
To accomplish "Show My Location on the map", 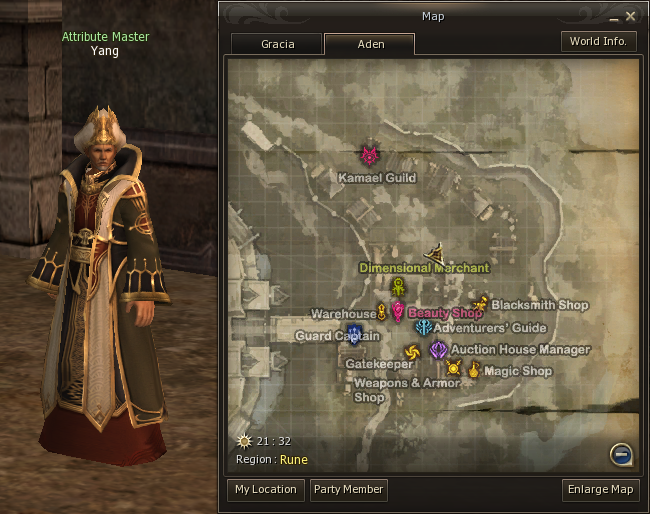I will tap(265, 490).
